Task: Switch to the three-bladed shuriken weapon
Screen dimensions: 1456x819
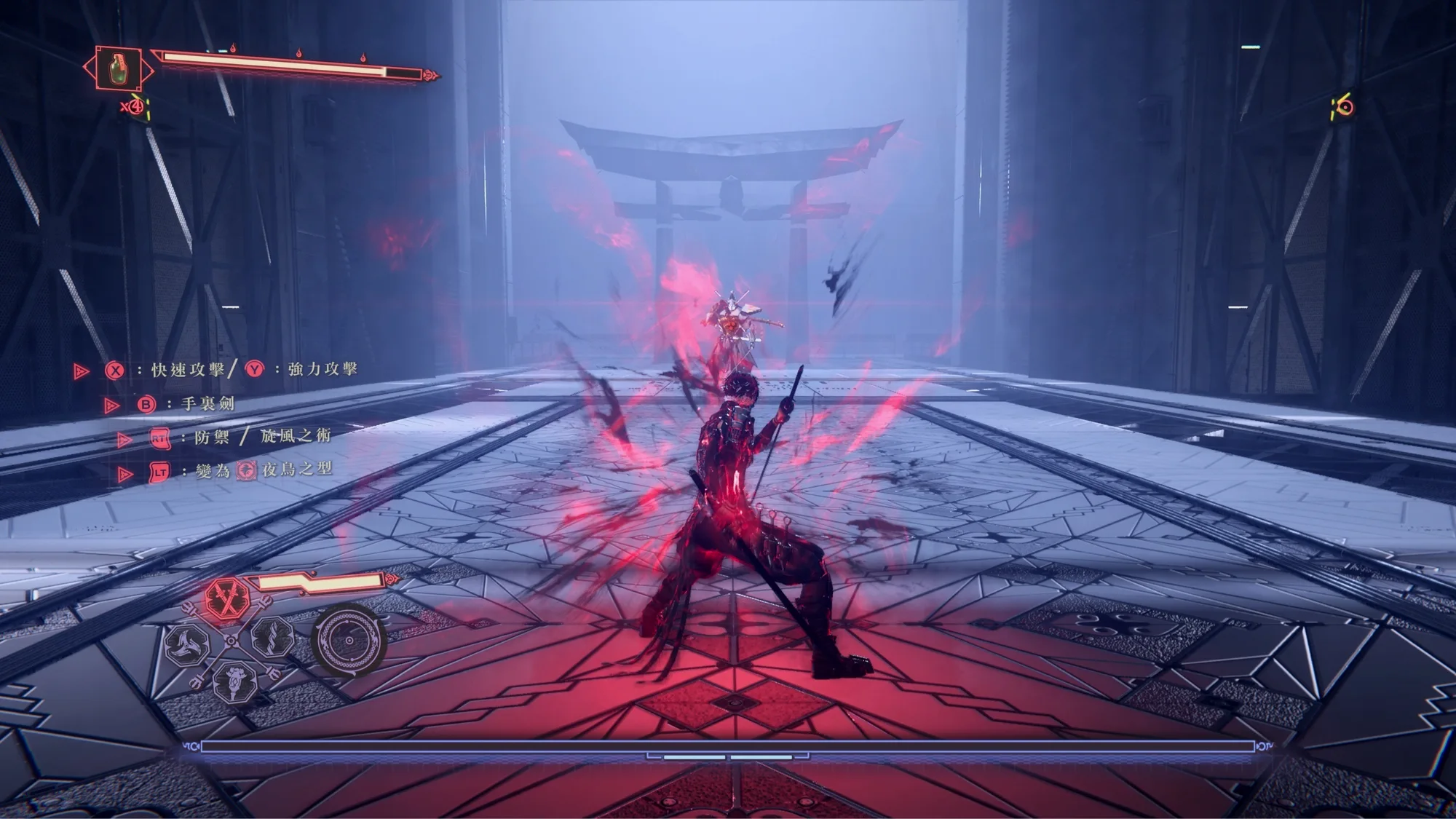Action: [187, 644]
